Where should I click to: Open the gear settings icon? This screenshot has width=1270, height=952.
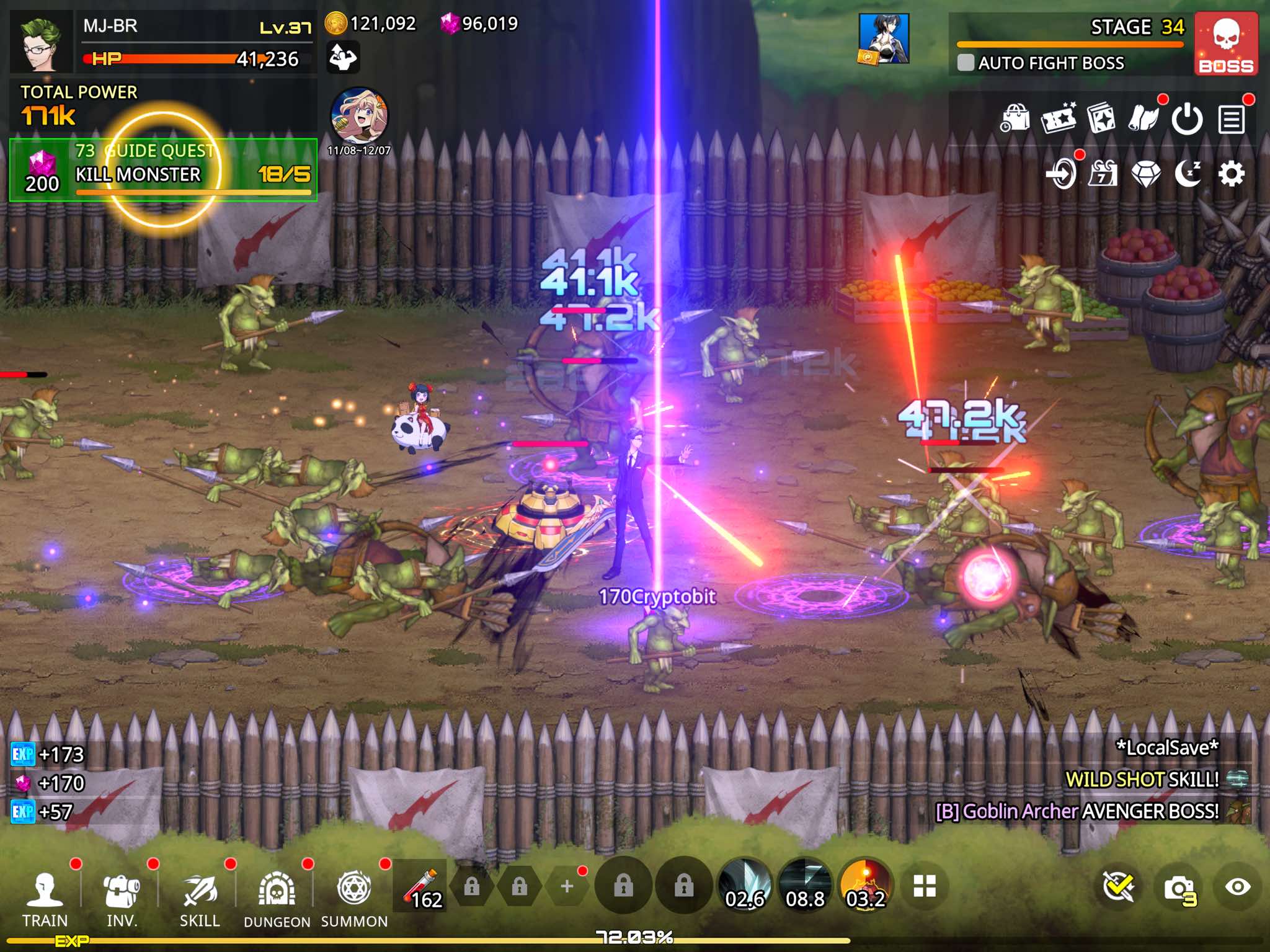[1231, 174]
